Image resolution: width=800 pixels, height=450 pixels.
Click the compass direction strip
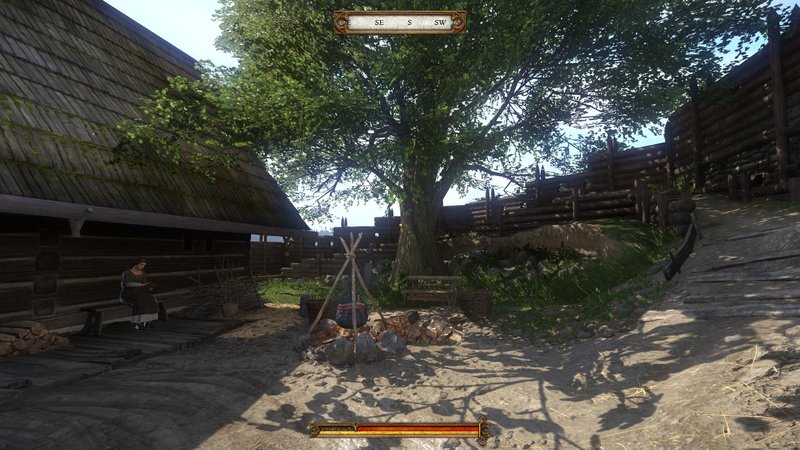400,22
